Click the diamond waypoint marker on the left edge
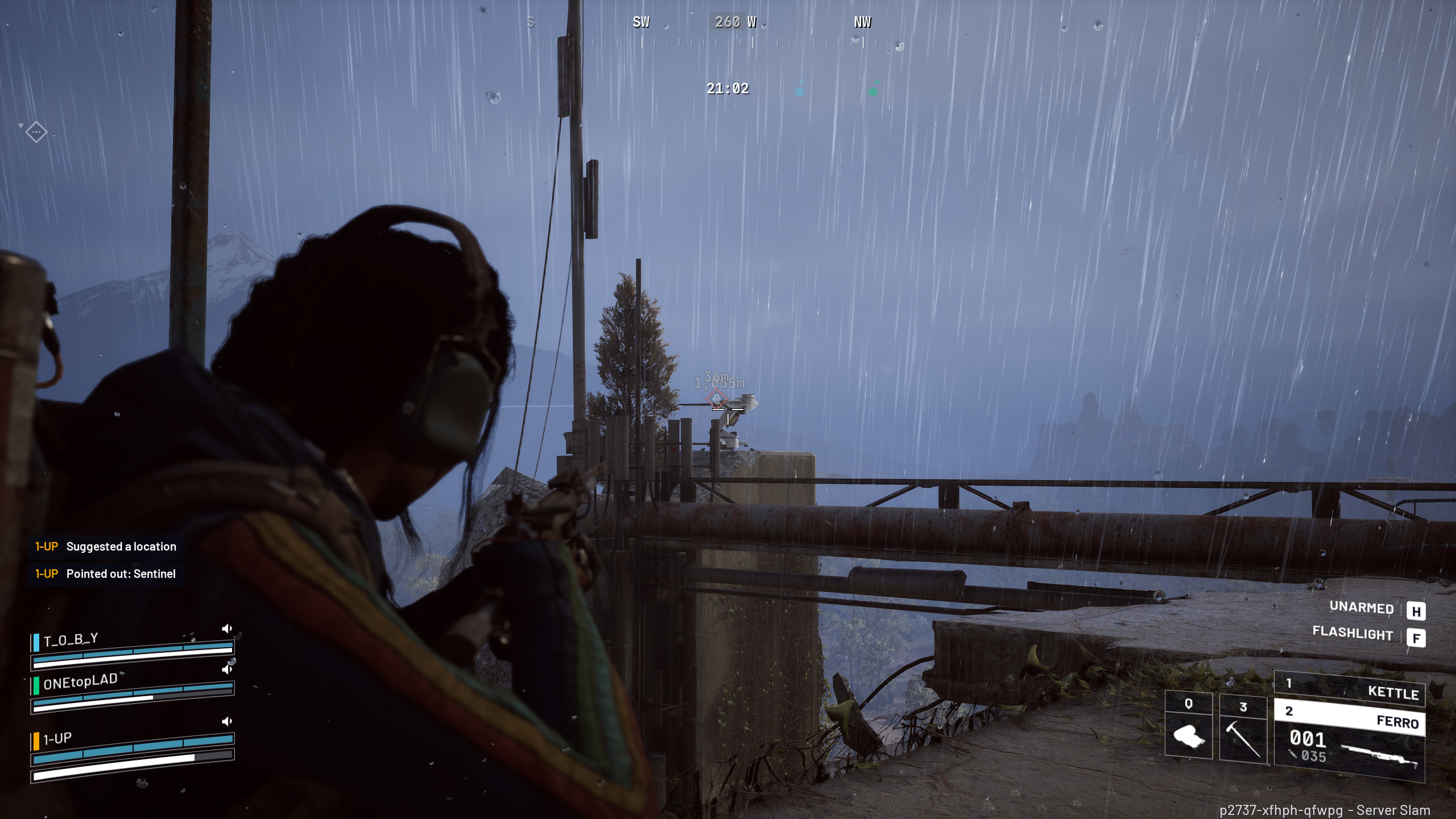 36,133
